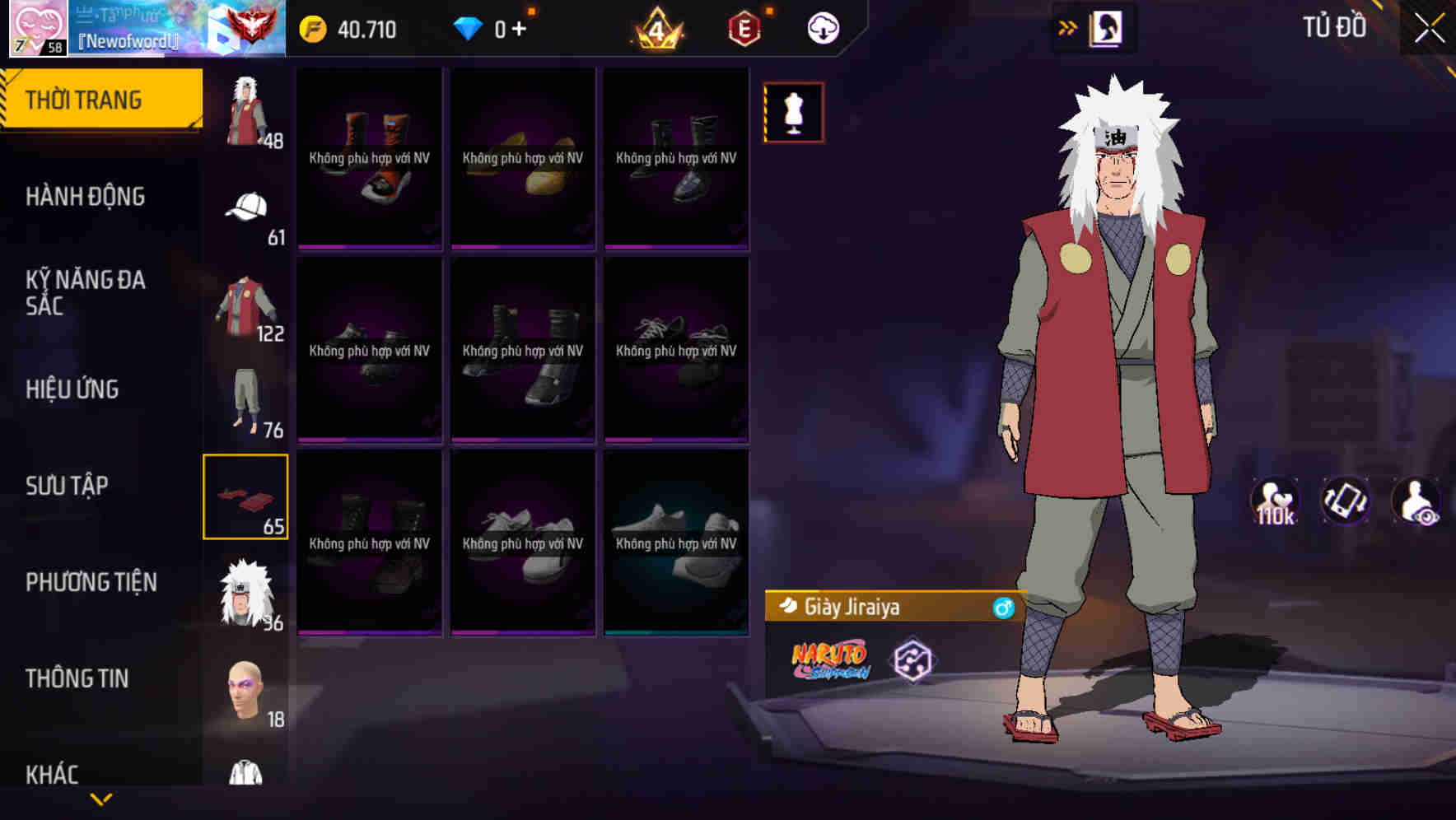Screen dimensions: 1456x820
Task: Open the wardrobe mannequin preview icon
Action: (x=793, y=112)
